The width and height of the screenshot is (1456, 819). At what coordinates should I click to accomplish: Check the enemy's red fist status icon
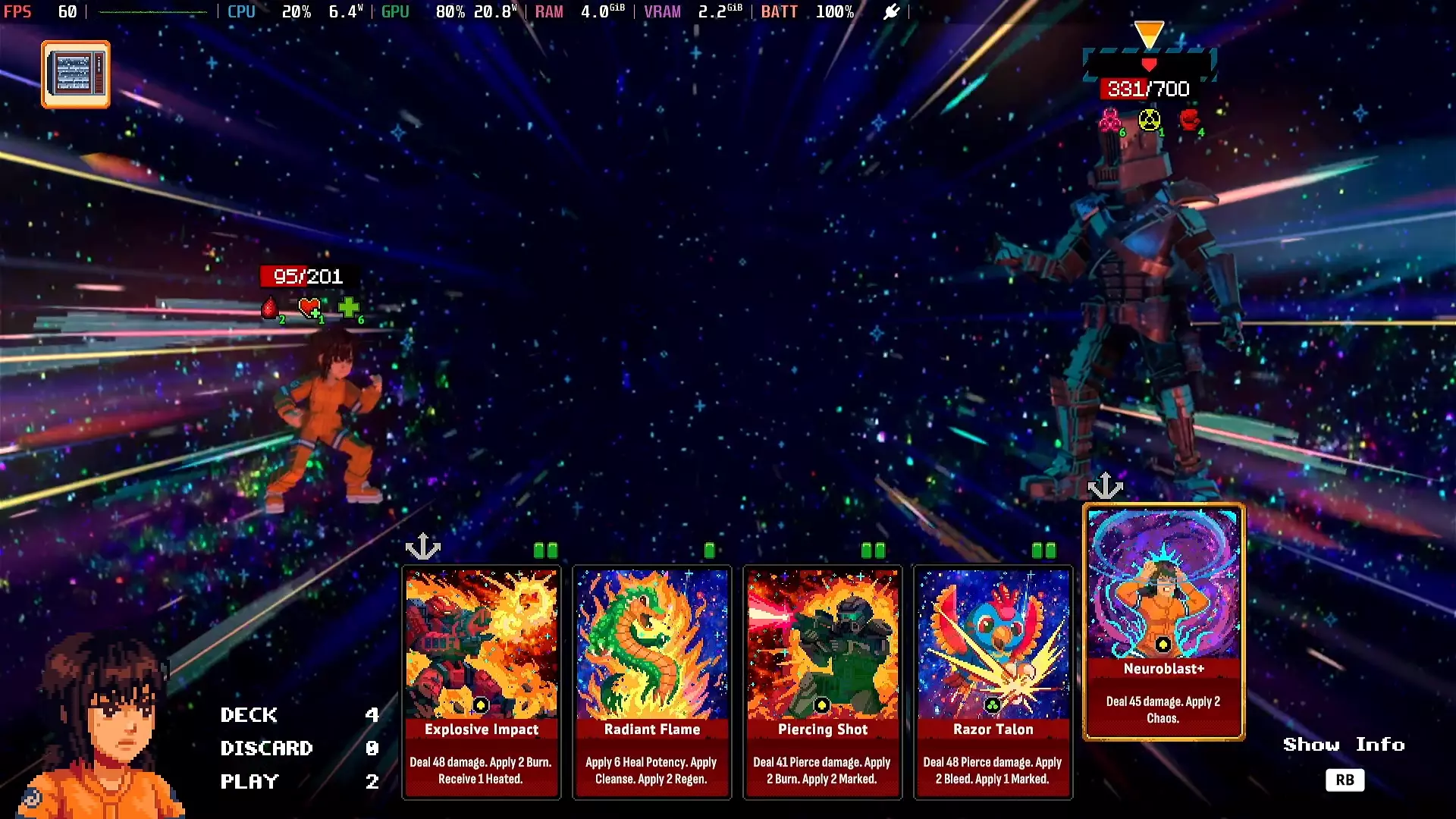pyautogui.click(x=1189, y=120)
